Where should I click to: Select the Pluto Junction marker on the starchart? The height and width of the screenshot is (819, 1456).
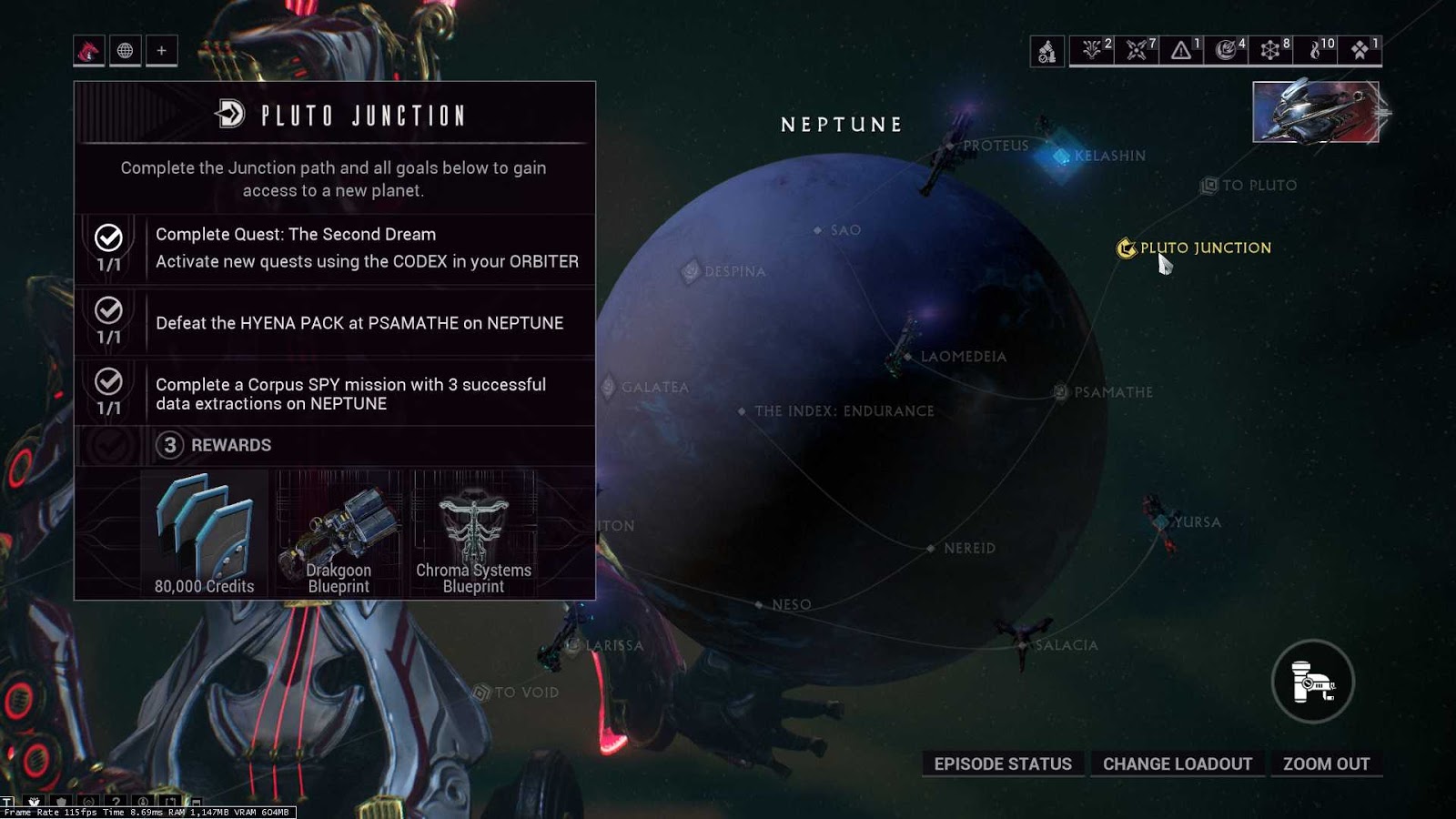1127,247
